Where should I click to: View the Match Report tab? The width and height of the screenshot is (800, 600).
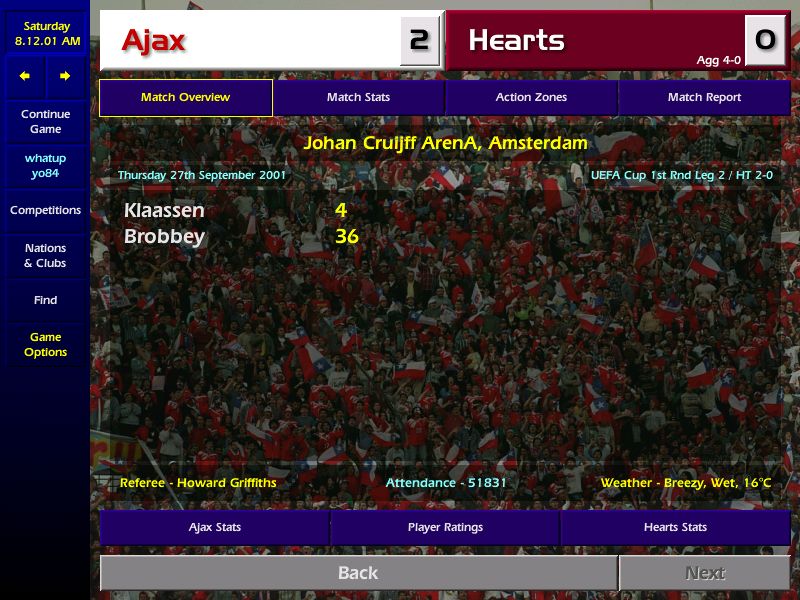point(704,98)
